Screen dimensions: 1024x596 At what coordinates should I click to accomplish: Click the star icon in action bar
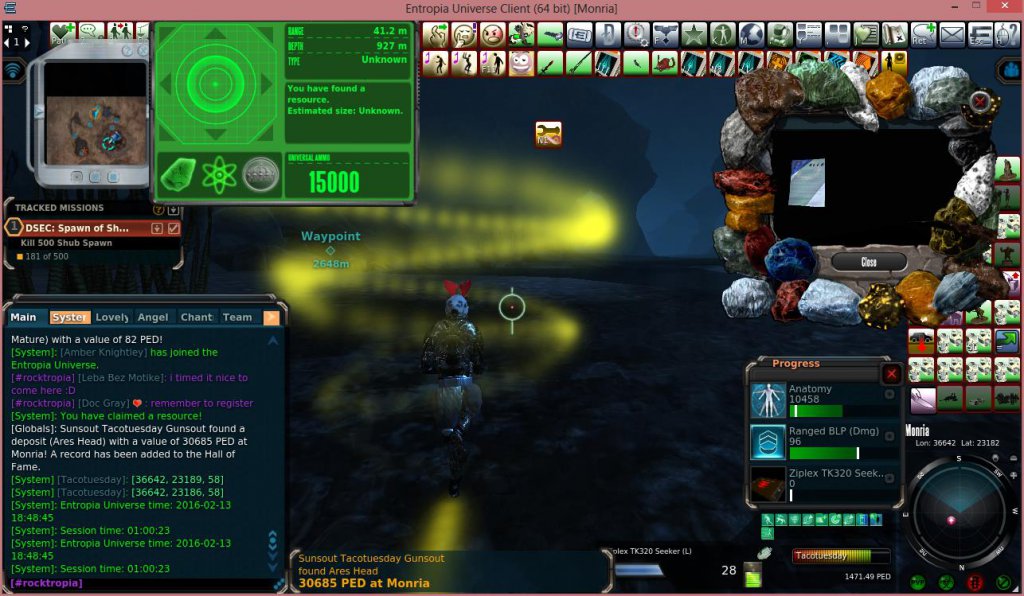tap(693, 35)
